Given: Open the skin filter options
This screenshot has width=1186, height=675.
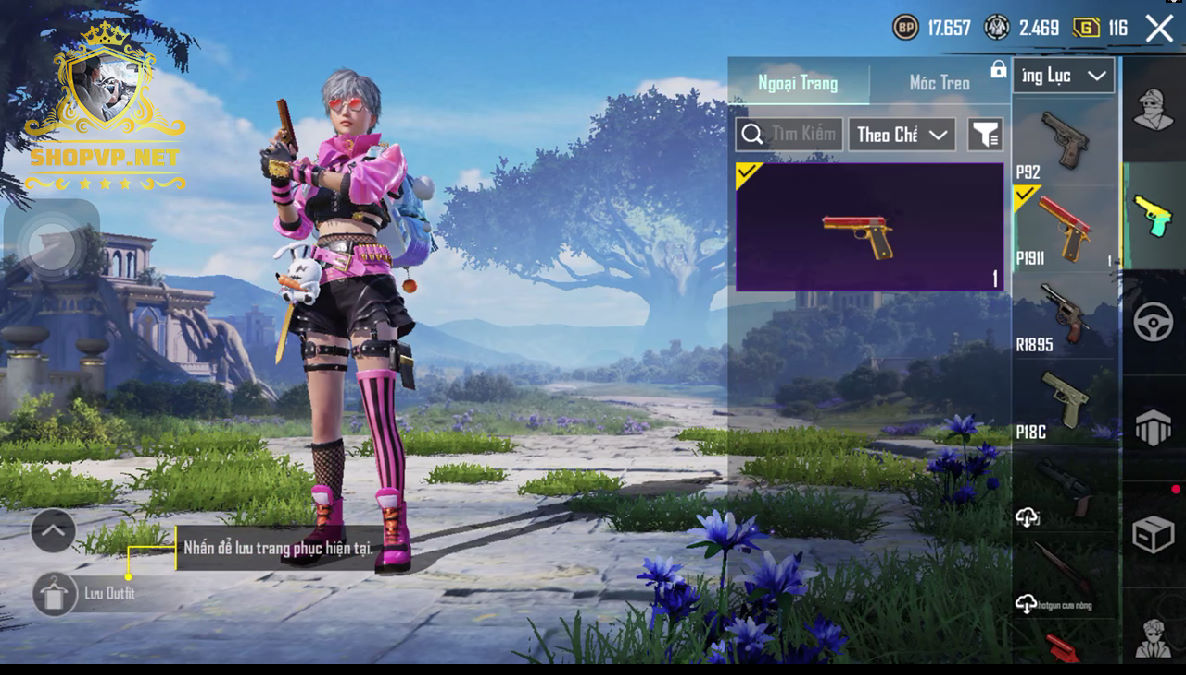Looking at the screenshot, I should point(985,134).
